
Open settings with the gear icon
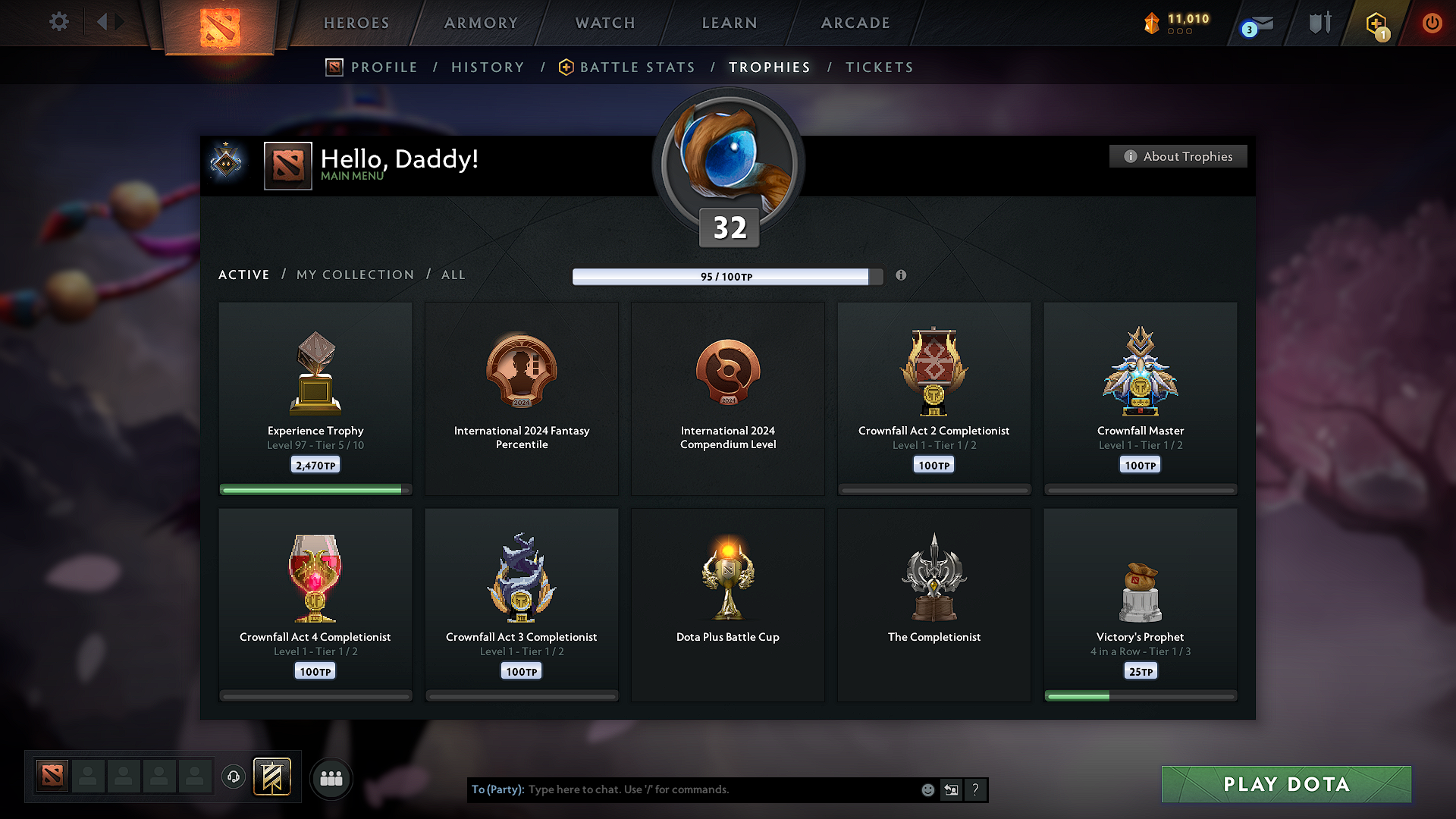click(58, 22)
